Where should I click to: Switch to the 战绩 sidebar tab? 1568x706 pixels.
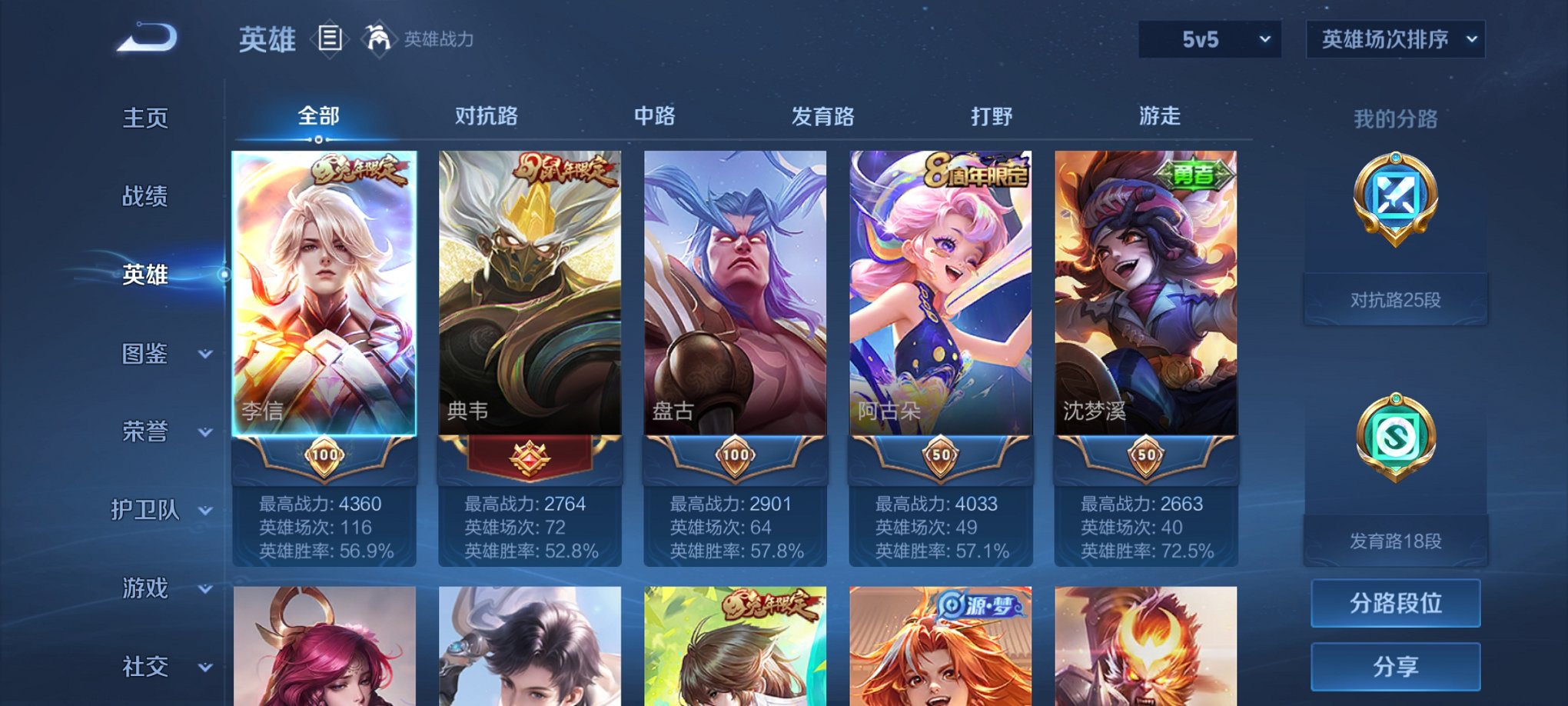[x=146, y=196]
